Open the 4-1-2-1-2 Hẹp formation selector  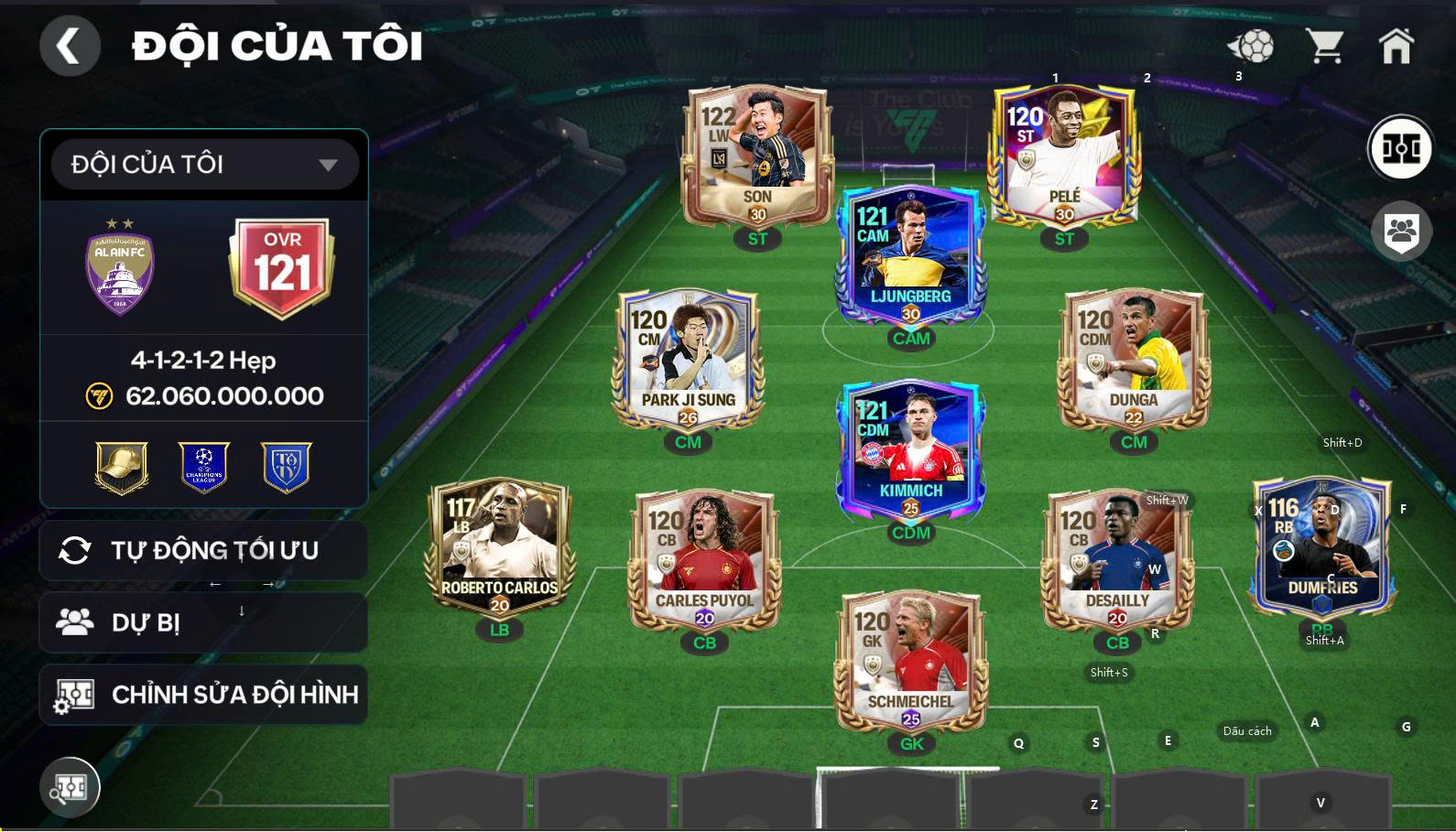(x=203, y=360)
